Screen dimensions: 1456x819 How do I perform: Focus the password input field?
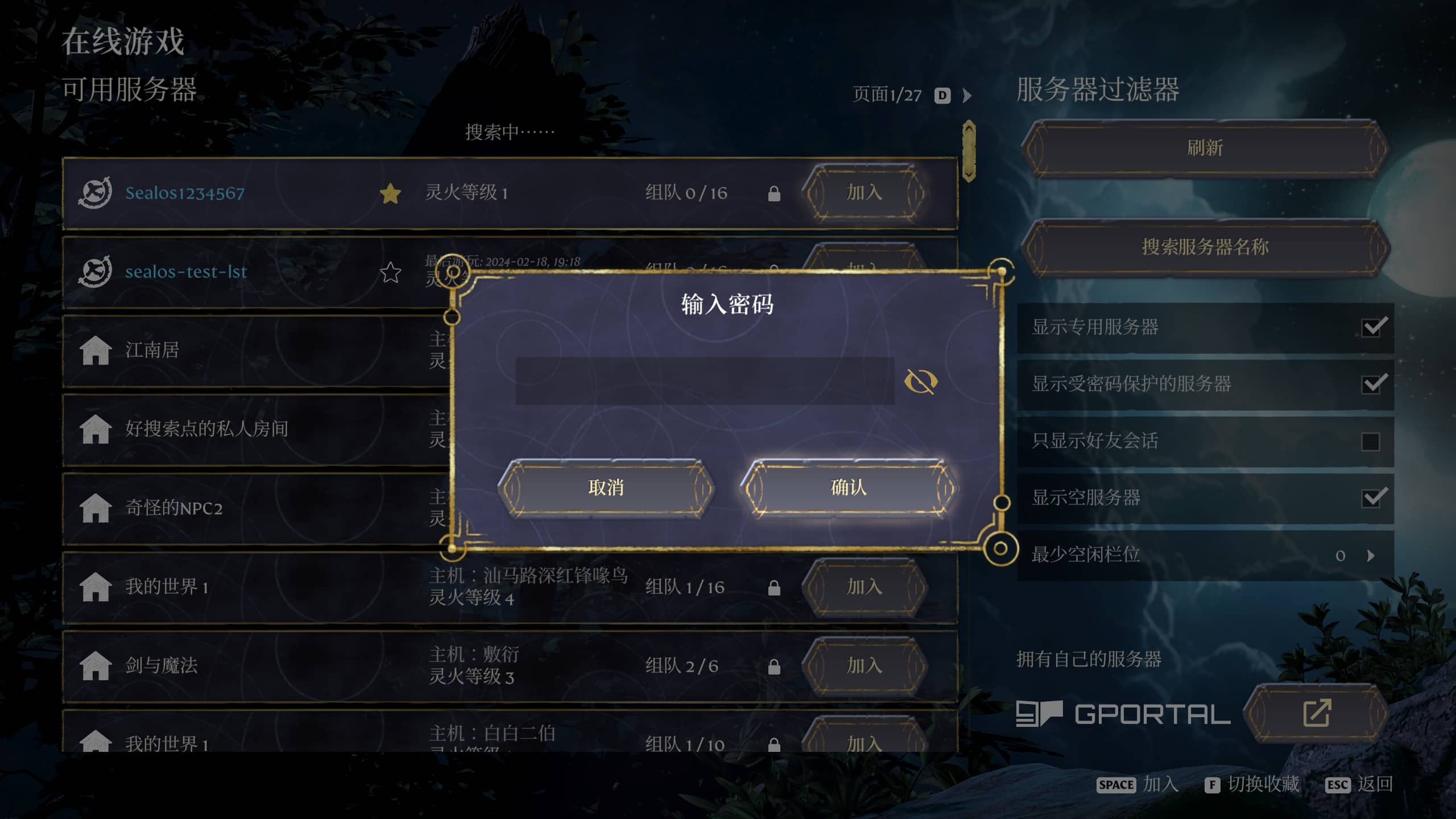(x=704, y=381)
